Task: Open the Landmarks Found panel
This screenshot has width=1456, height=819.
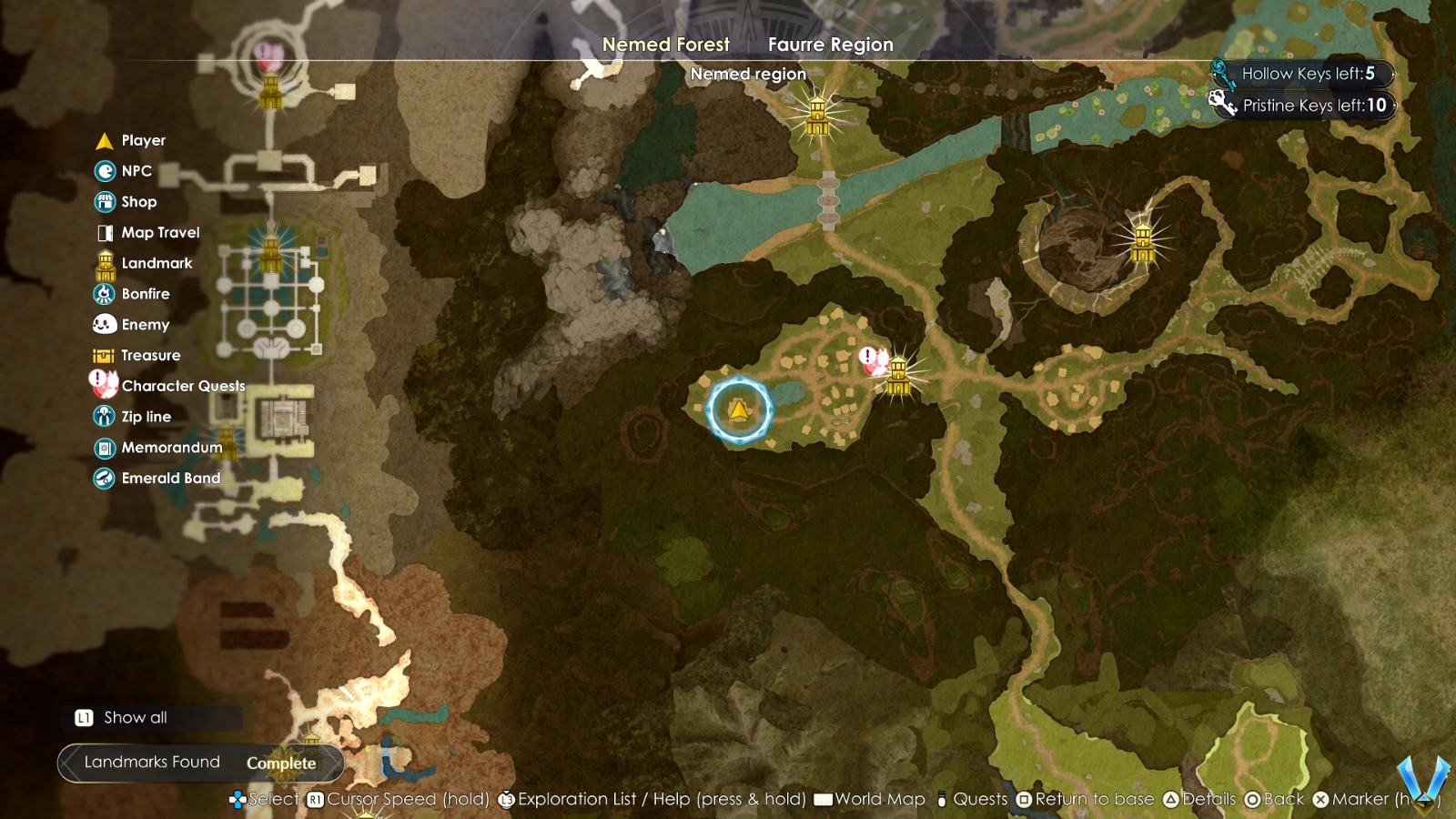Action: [151, 762]
